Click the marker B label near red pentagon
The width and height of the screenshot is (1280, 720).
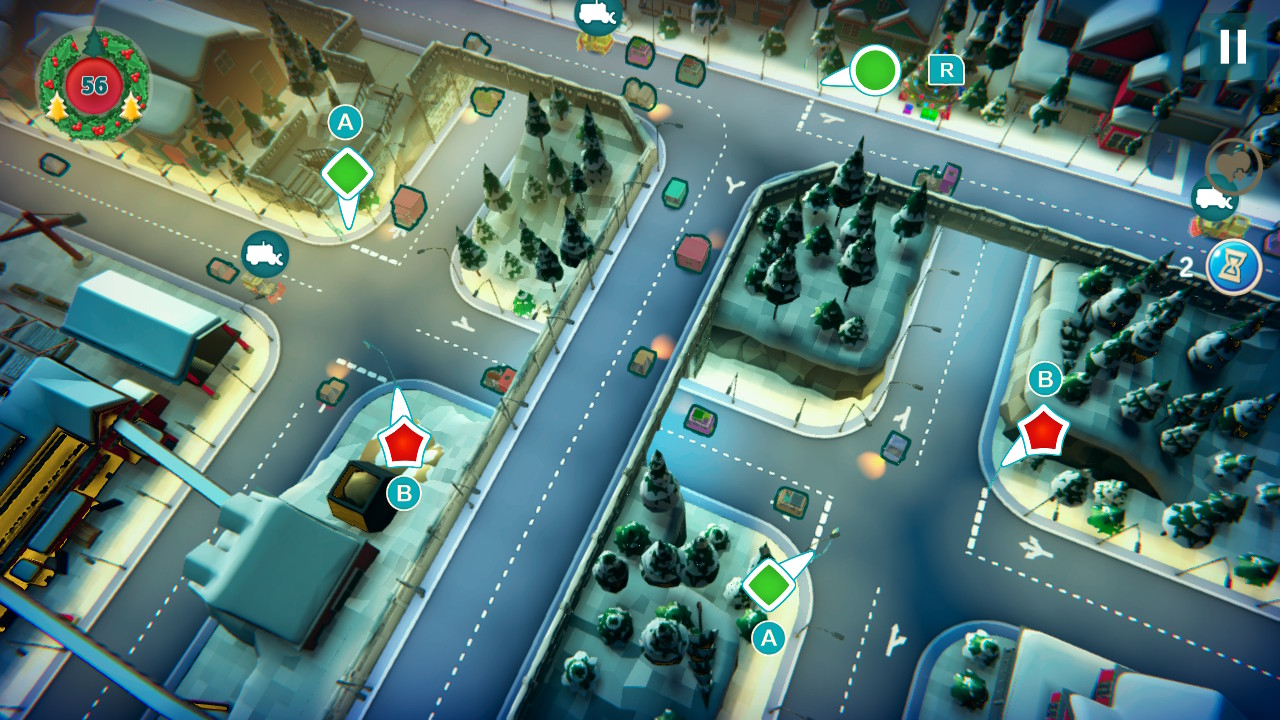pos(403,492)
